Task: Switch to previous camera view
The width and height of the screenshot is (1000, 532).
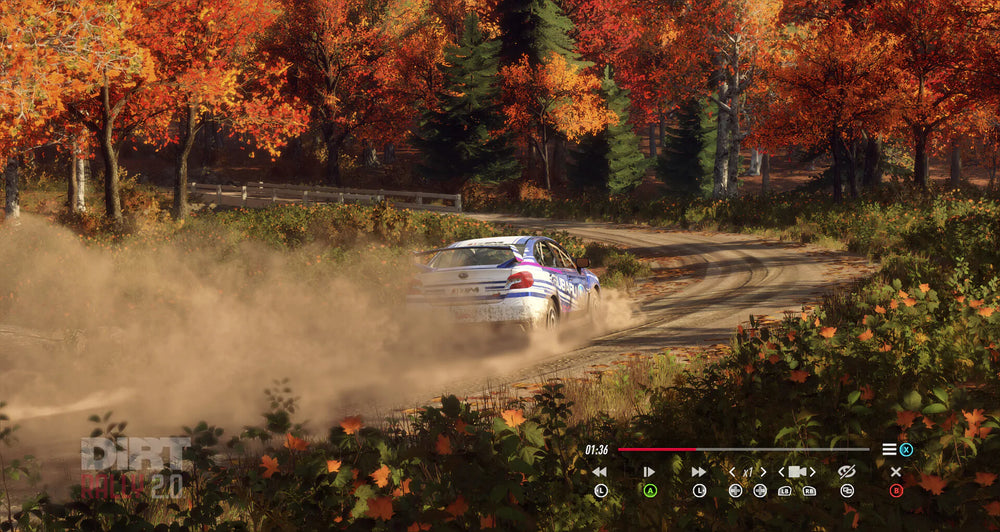Action: [x=782, y=472]
